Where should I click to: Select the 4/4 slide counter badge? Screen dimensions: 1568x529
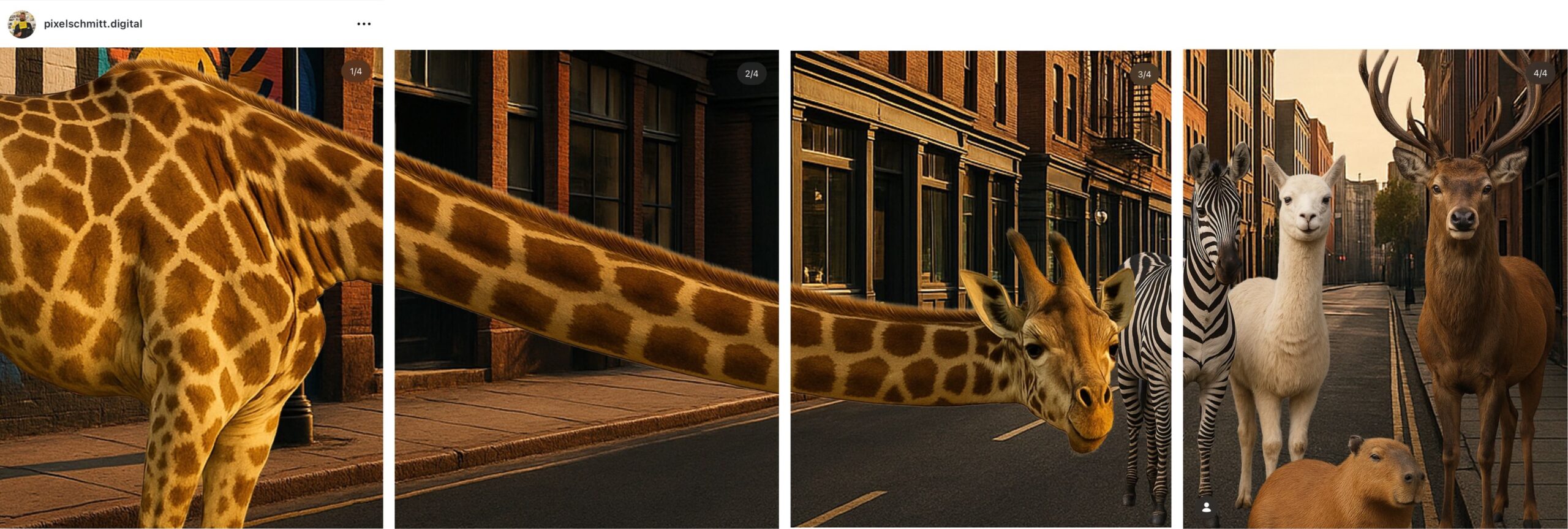coord(1541,72)
